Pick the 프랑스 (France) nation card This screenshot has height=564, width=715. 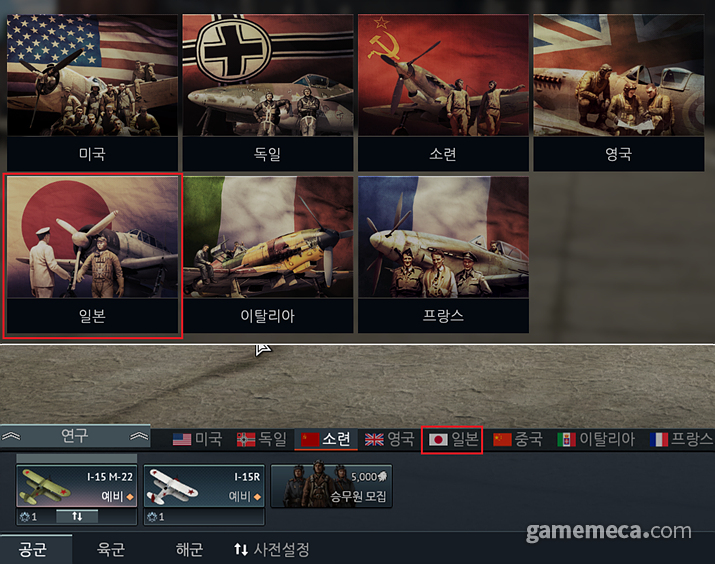pyautogui.click(x=443, y=256)
